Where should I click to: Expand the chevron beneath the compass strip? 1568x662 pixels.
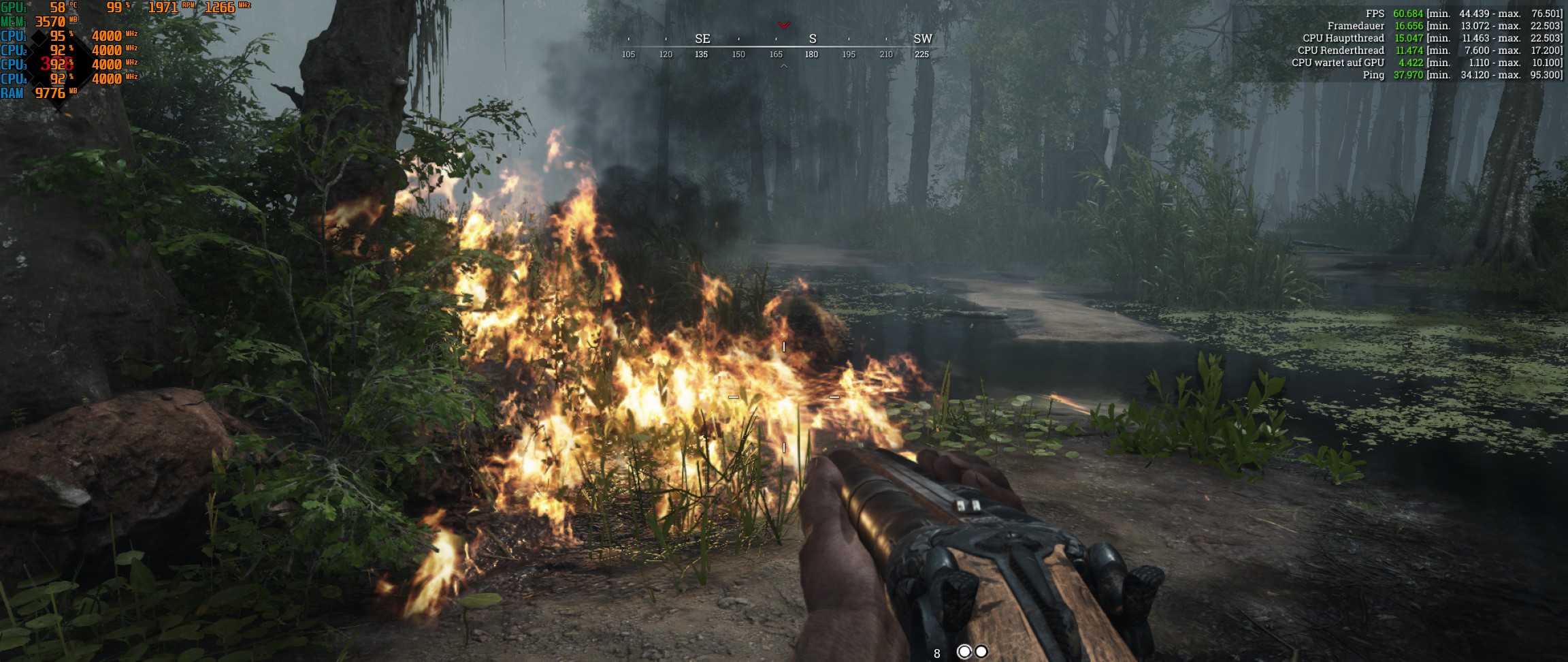coord(784,67)
